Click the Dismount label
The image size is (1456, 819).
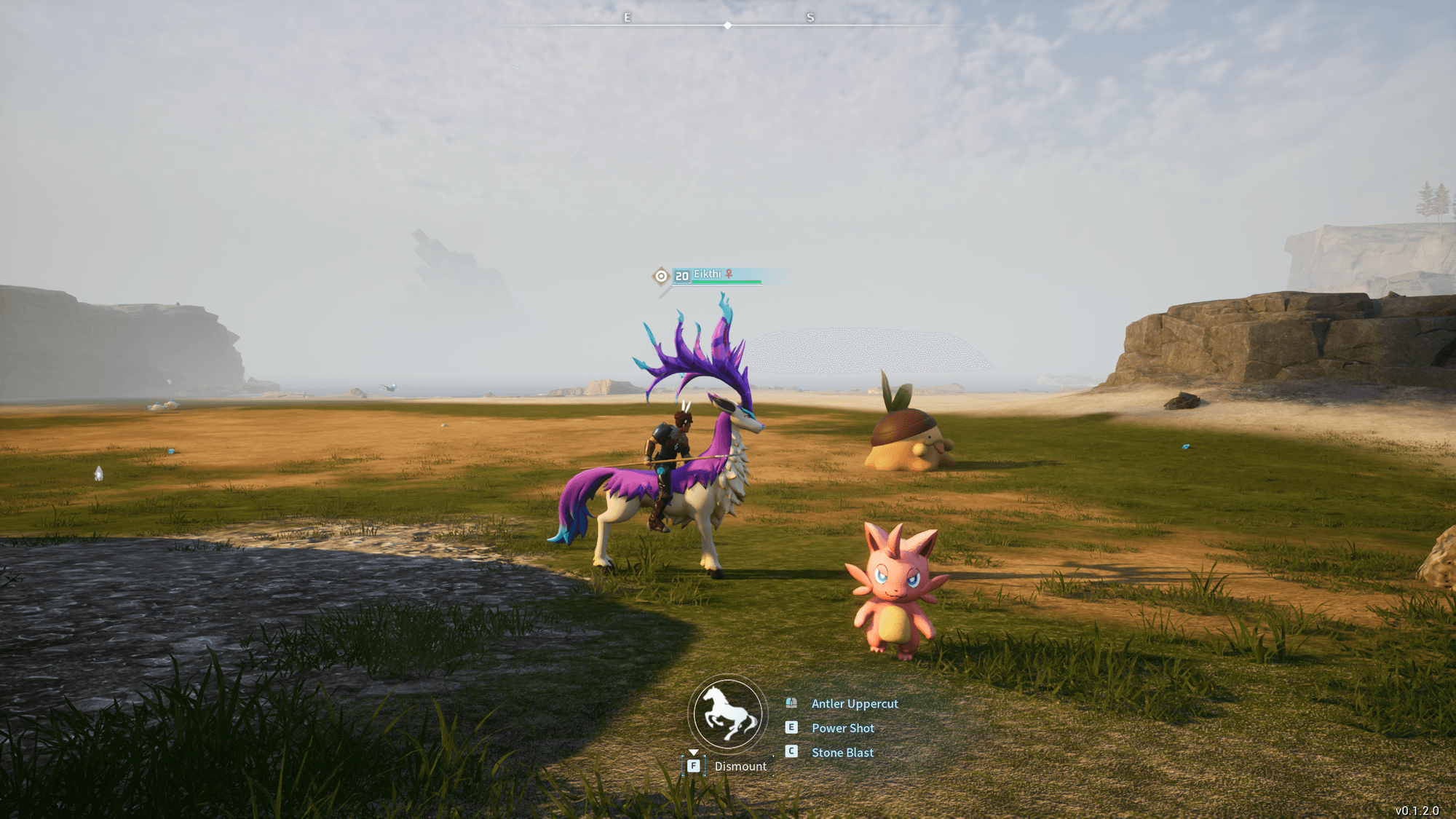tap(740, 767)
